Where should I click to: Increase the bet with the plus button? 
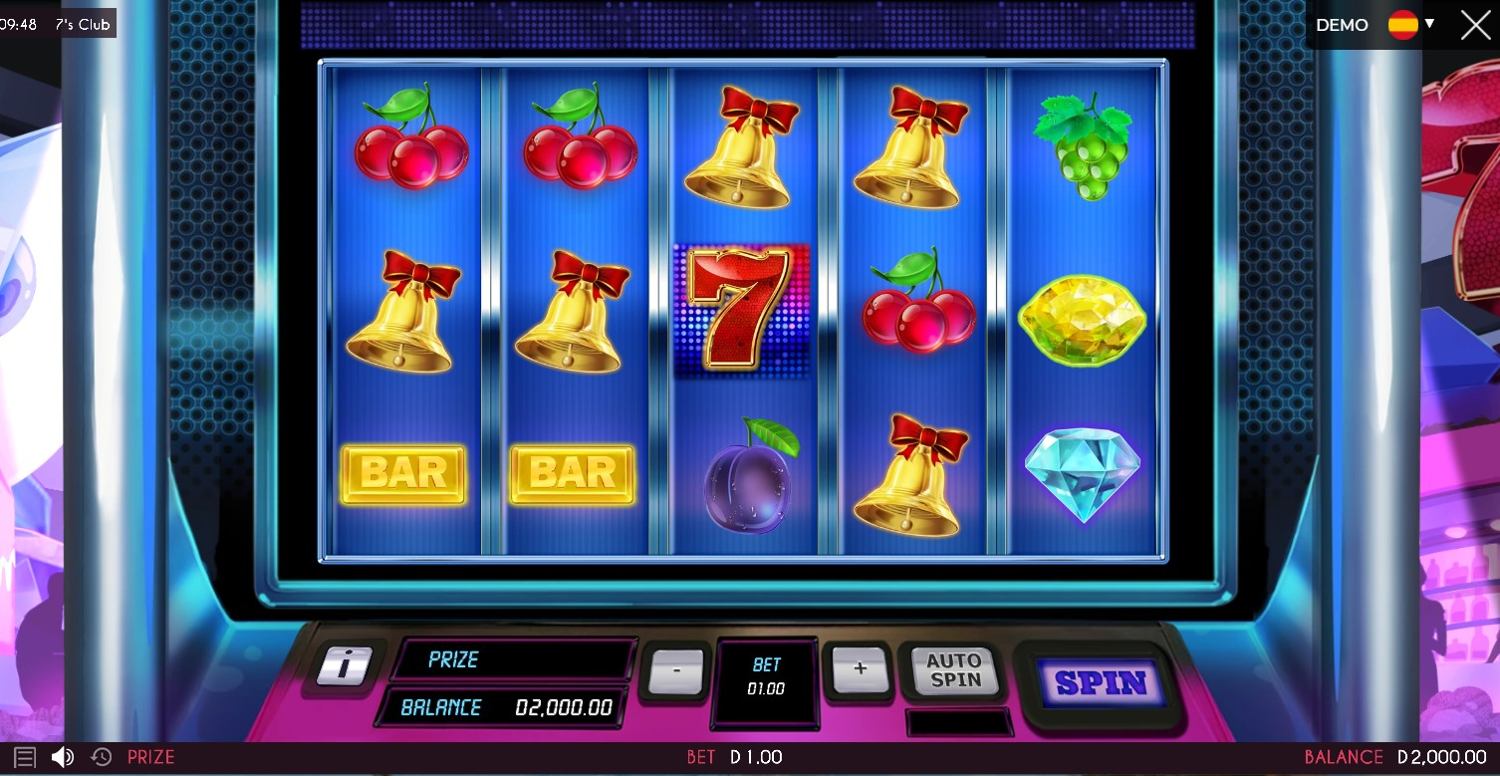859,668
